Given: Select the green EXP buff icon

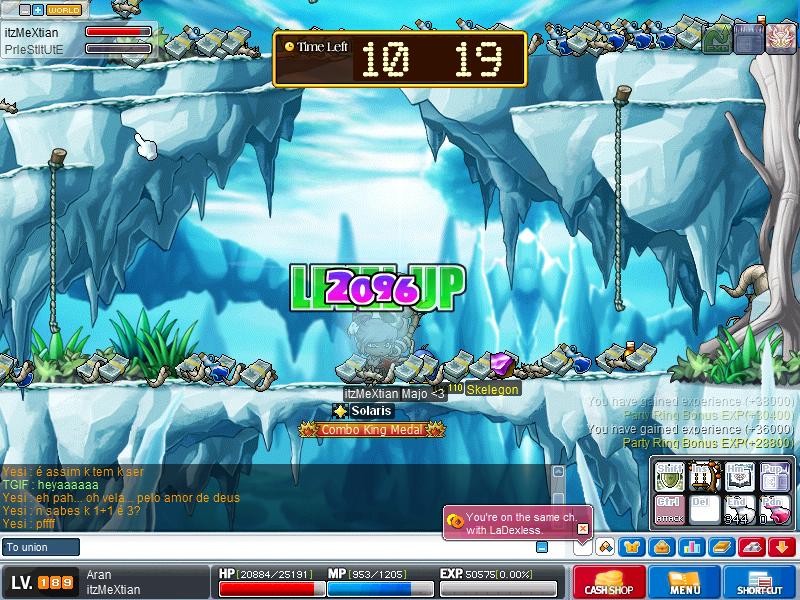Looking at the screenshot, I should pos(717,39).
